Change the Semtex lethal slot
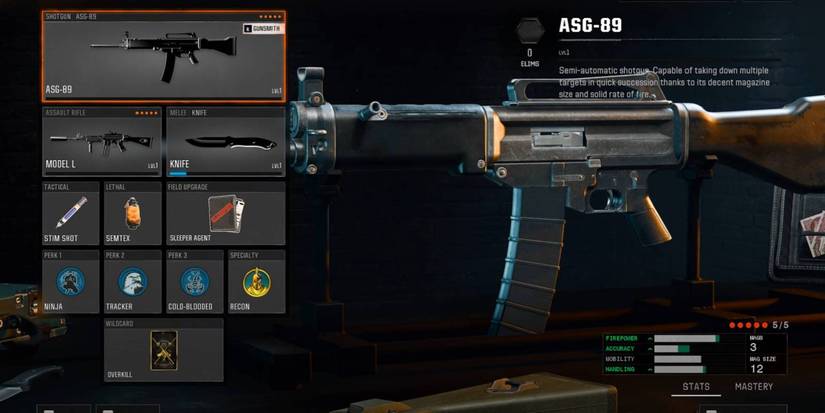The height and width of the screenshot is (413, 825). pos(133,214)
